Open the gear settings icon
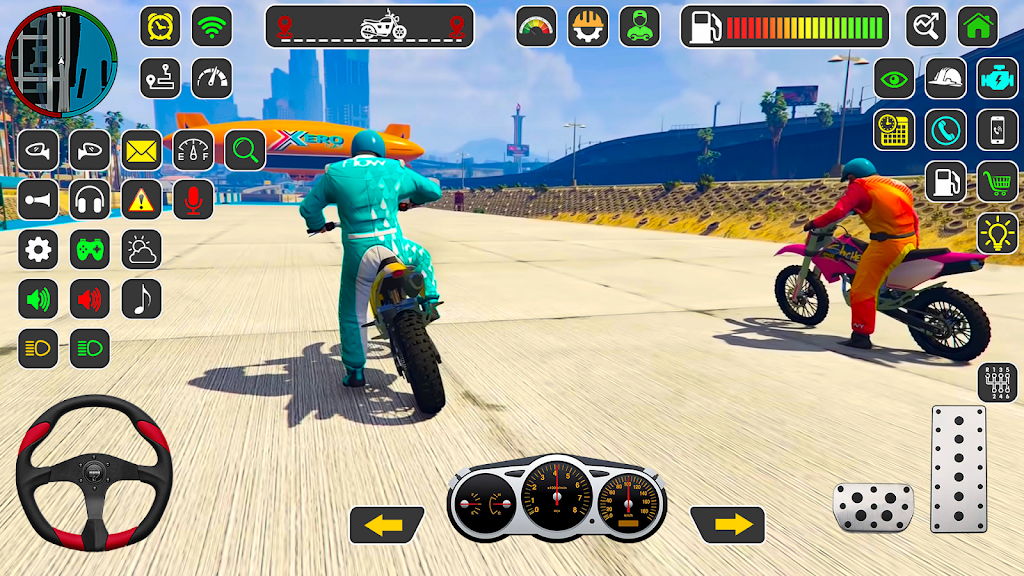Viewport: 1024px width, 576px height. pos(38,249)
